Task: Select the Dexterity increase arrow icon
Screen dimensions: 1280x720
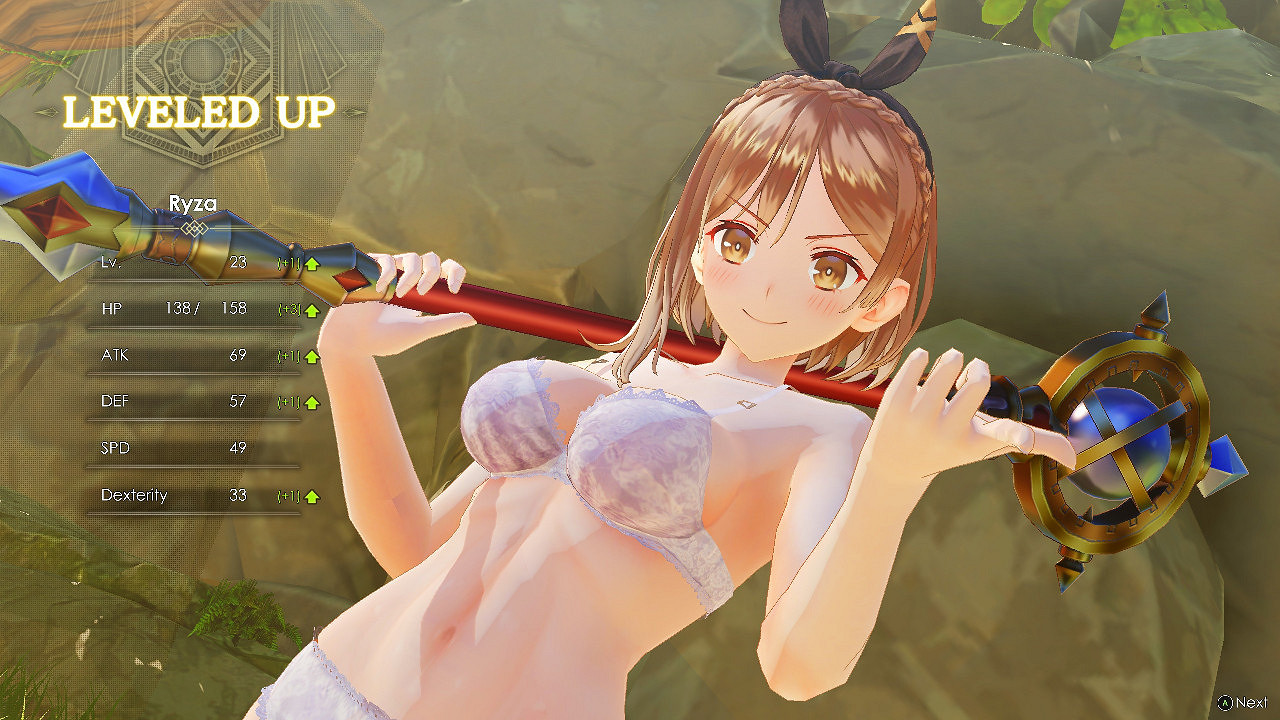Action: click(310, 495)
